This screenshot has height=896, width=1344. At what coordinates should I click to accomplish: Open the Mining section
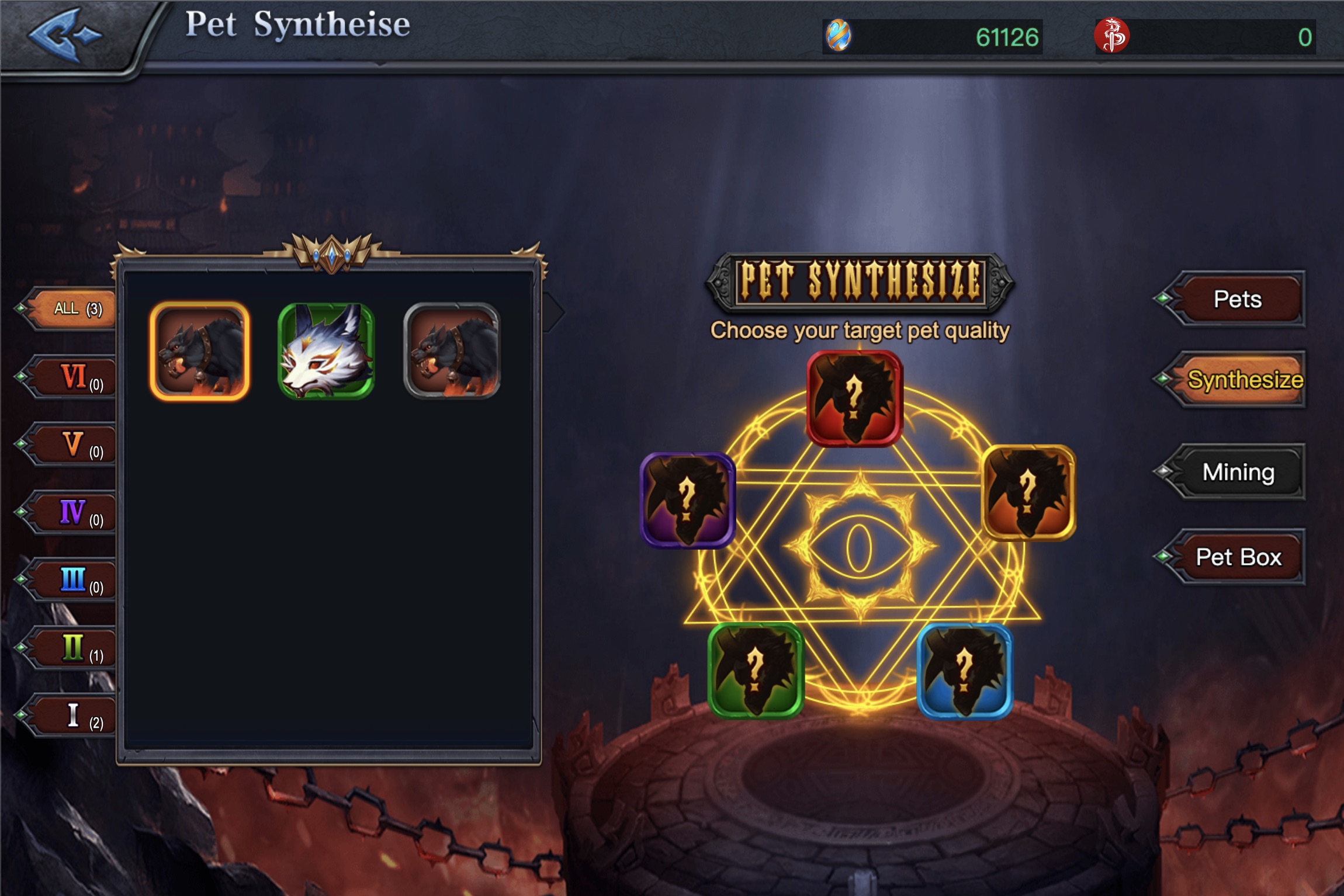1238,472
